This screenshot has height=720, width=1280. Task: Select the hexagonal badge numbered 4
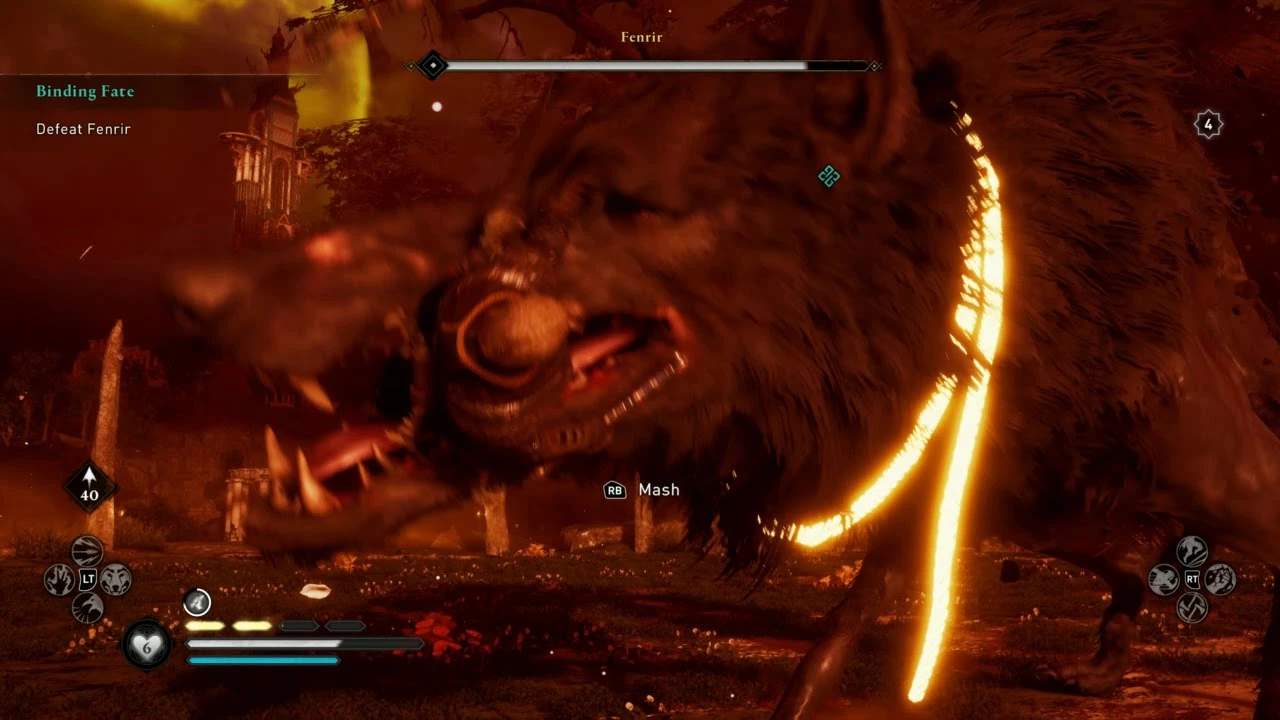(1208, 125)
